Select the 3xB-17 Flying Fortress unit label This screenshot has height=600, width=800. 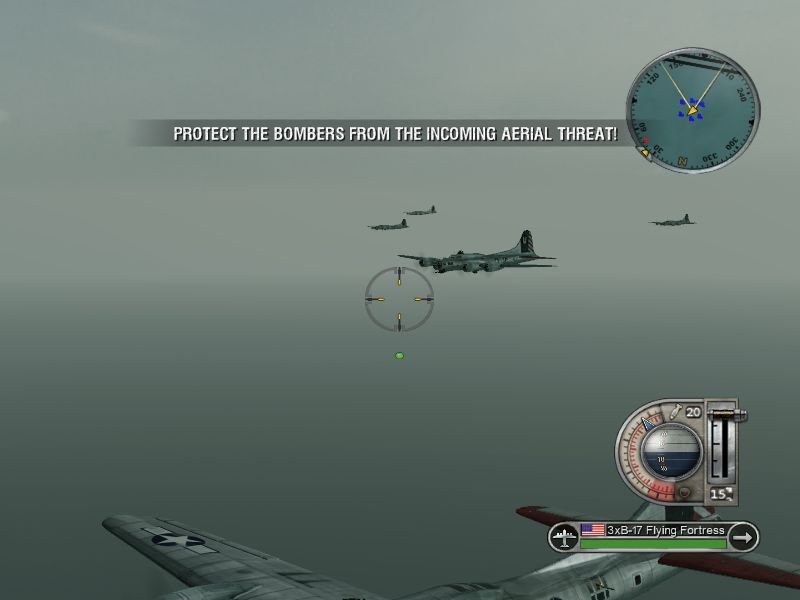[653, 531]
